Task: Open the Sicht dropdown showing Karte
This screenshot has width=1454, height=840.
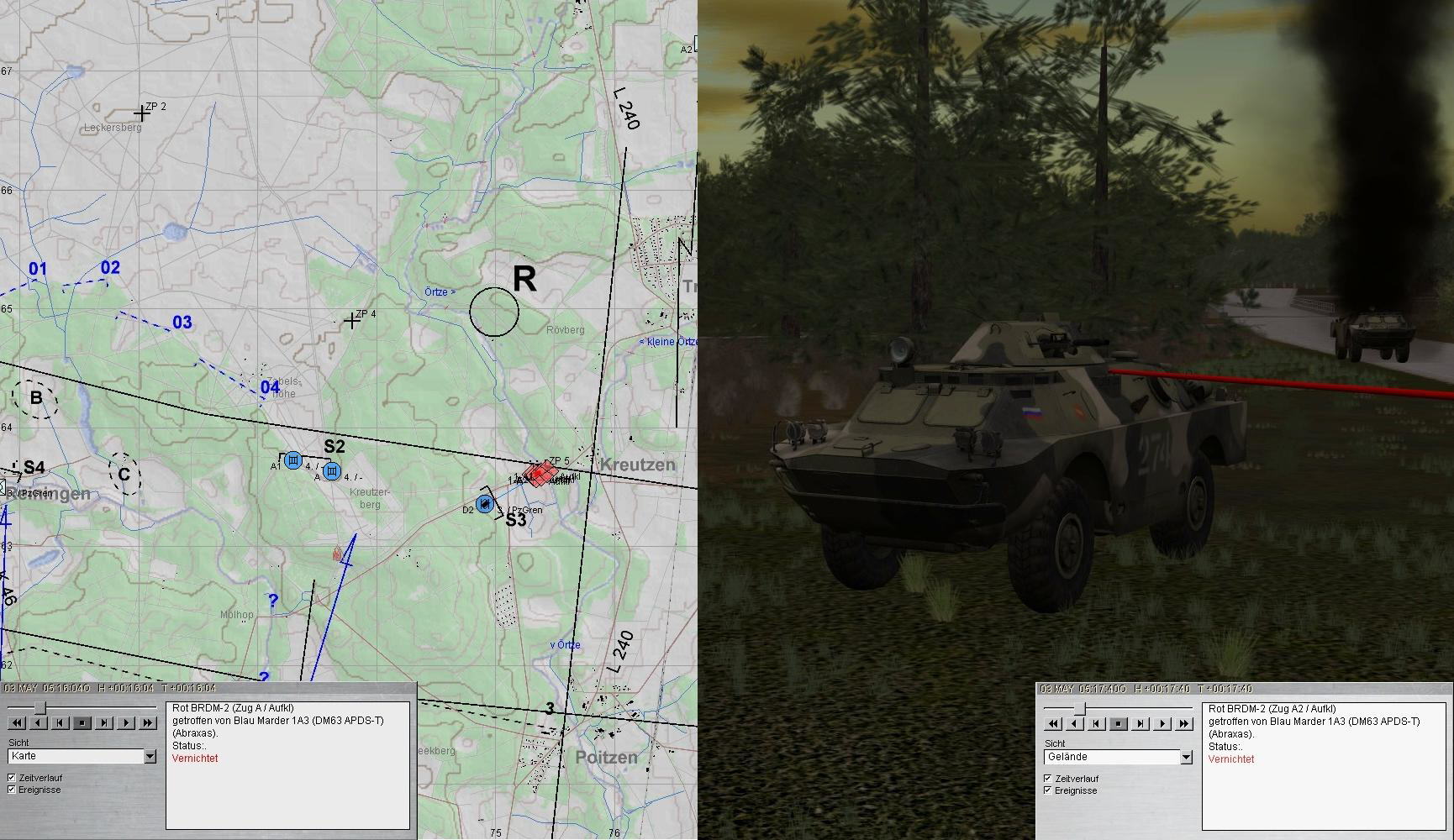Action: [x=150, y=757]
